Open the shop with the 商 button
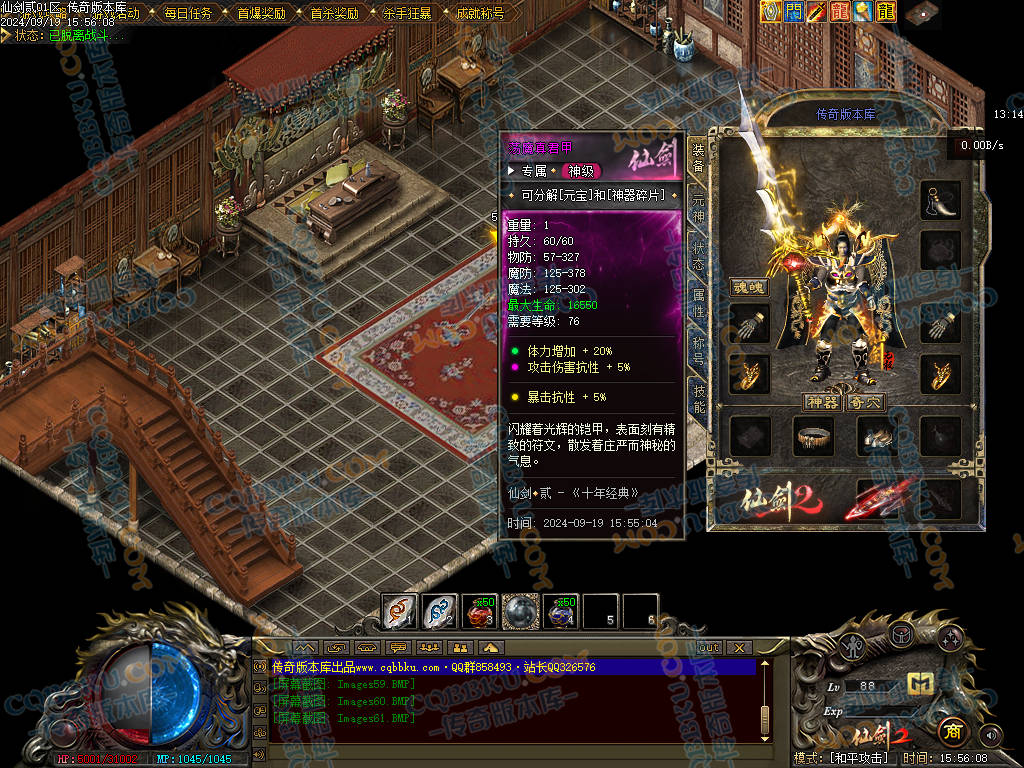1024x768 pixels. click(951, 732)
